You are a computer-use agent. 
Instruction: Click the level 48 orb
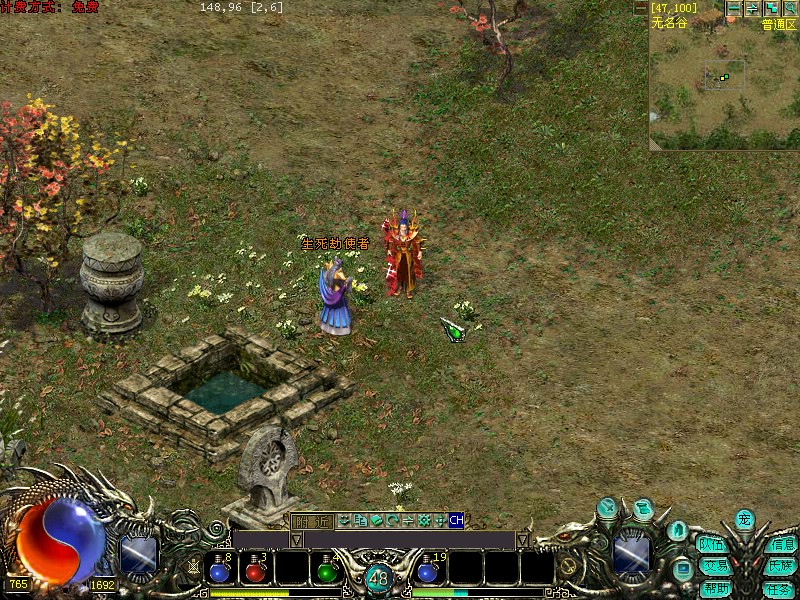pos(378,578)
